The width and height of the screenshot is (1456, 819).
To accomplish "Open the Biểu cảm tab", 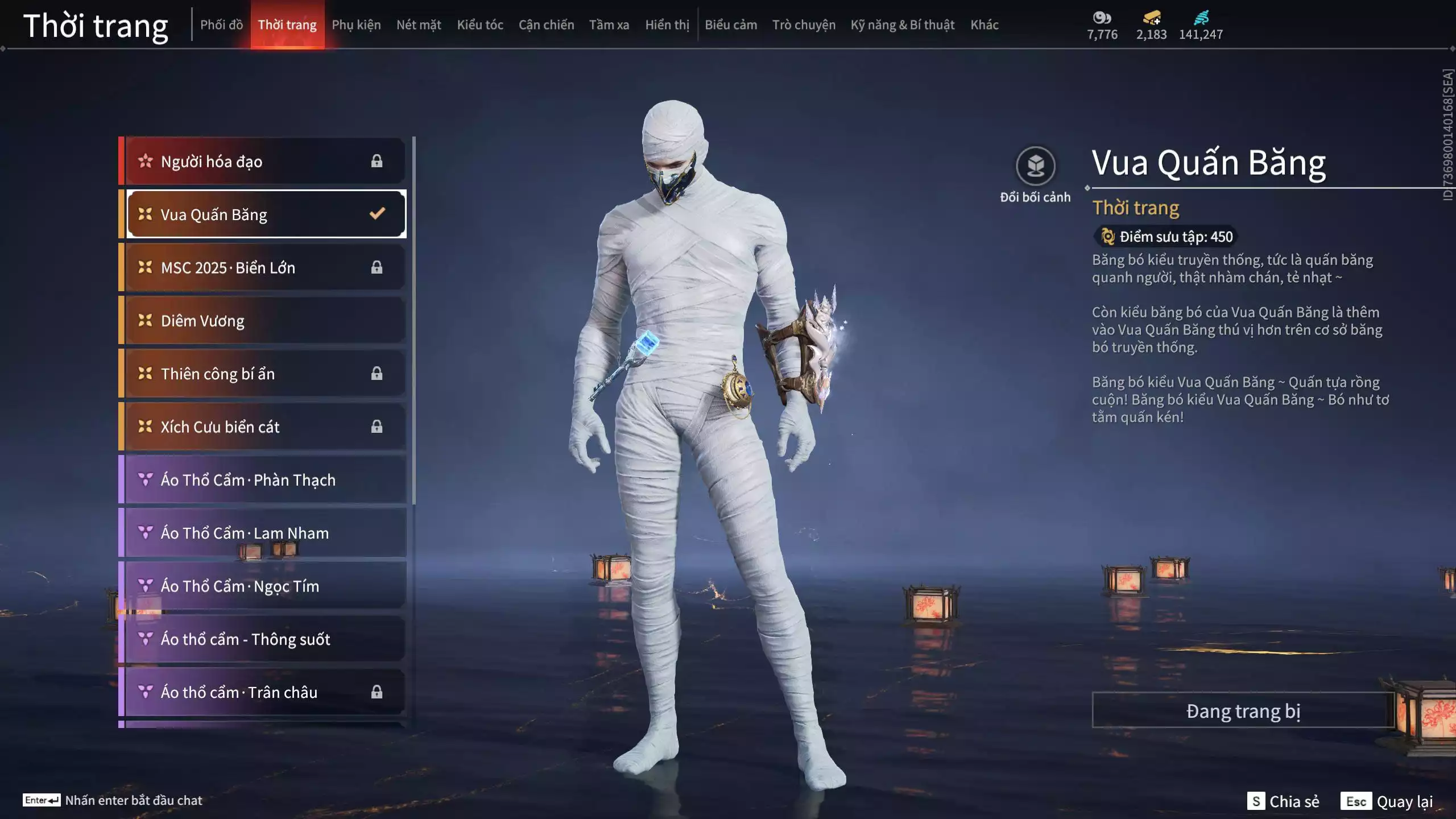I will point(731,25).
